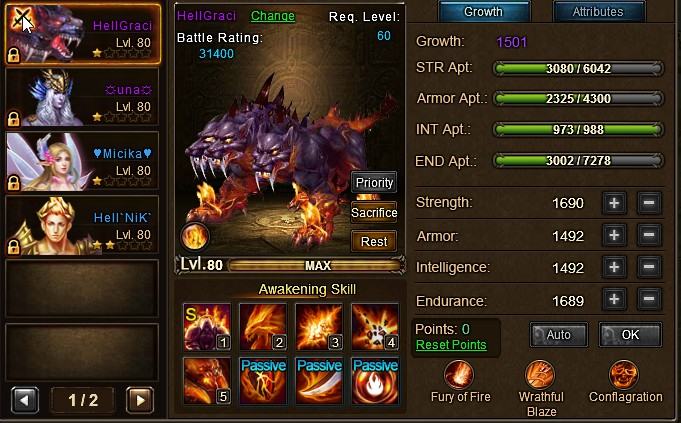Image resolution: width=681 pixels, height=423 pixels.
Task: Switch to the Attributes tab
Action: (597, 12)
